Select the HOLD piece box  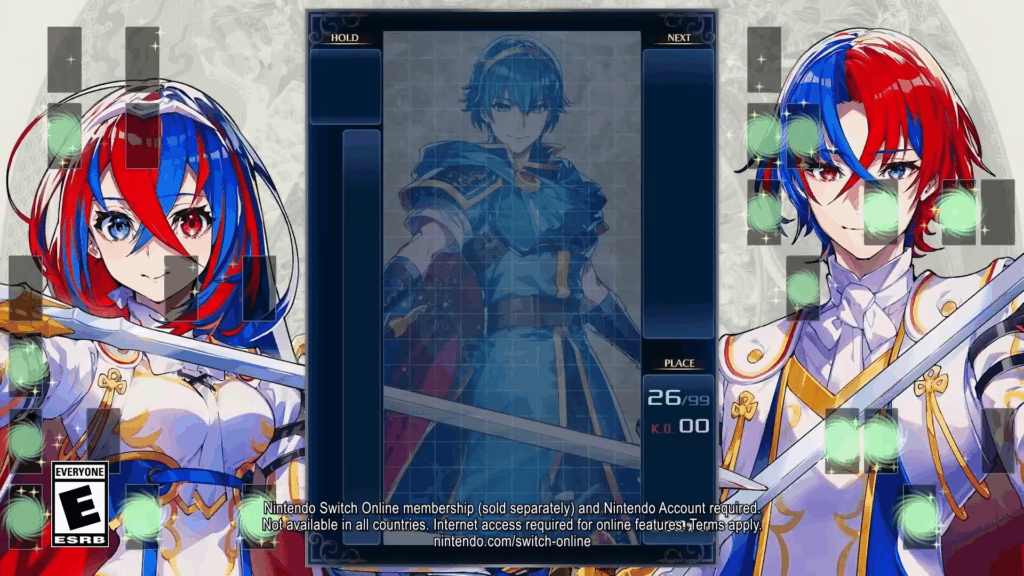[345, 87]
